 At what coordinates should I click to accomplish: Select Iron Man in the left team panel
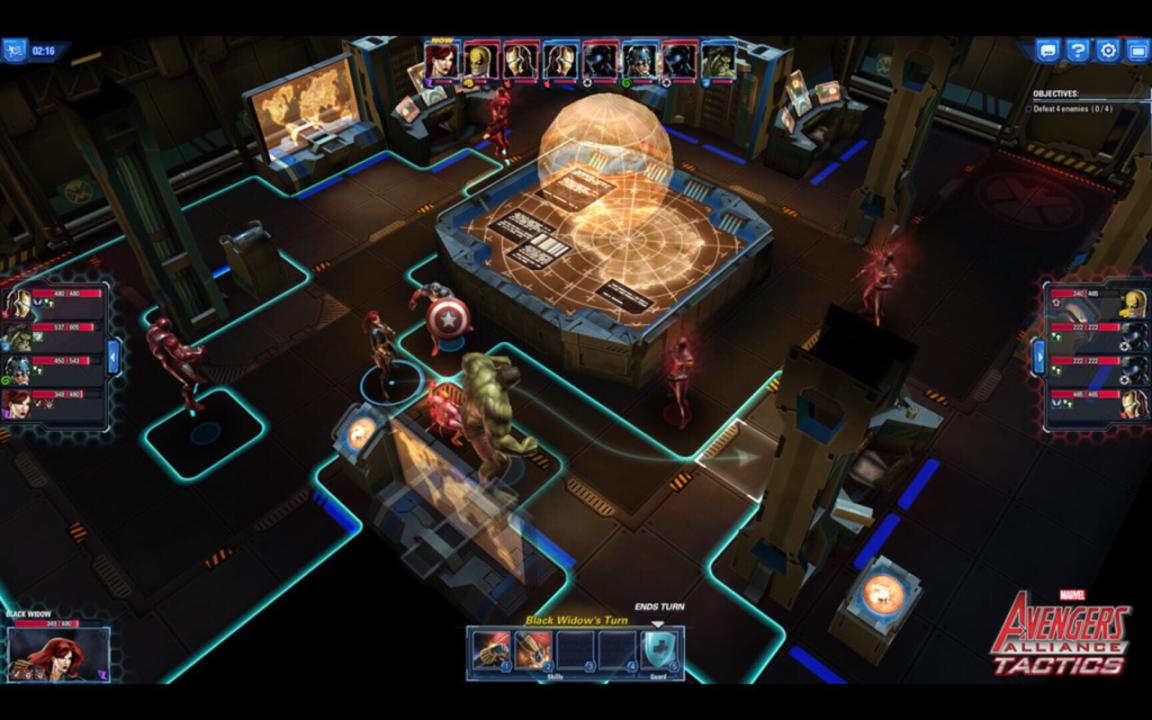click(x=19, y=302)
